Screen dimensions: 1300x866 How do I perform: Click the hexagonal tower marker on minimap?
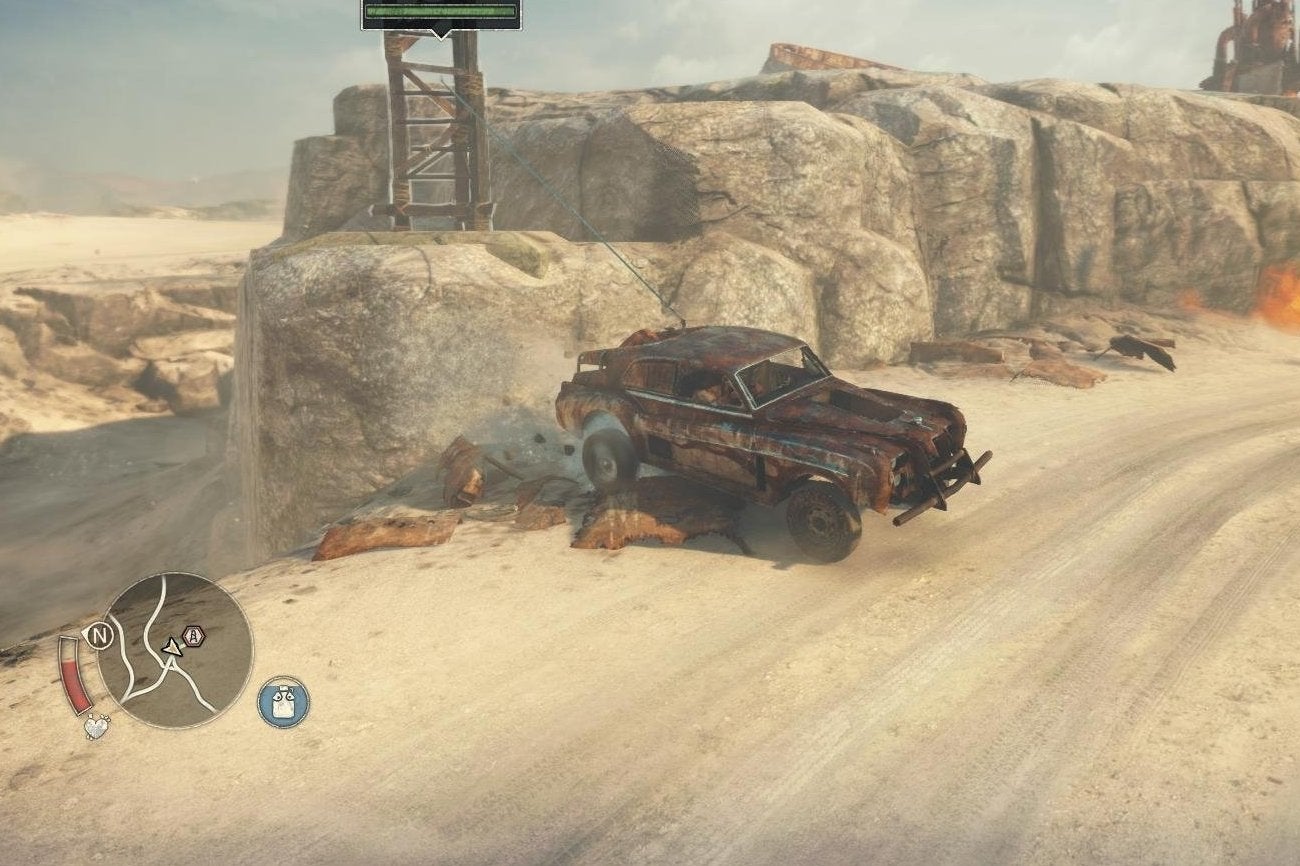point(193,636)
